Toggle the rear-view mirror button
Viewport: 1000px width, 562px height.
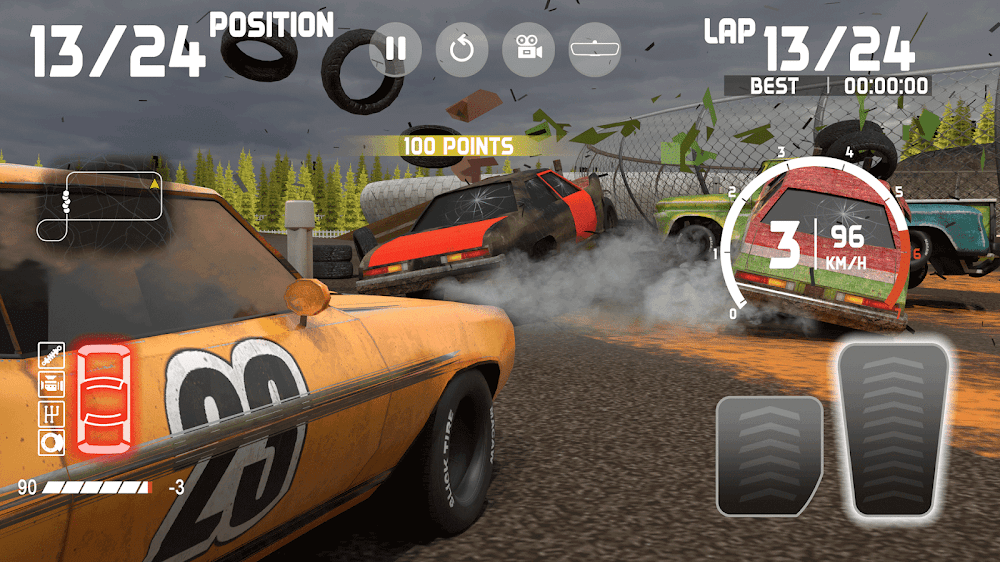point(594,50)
